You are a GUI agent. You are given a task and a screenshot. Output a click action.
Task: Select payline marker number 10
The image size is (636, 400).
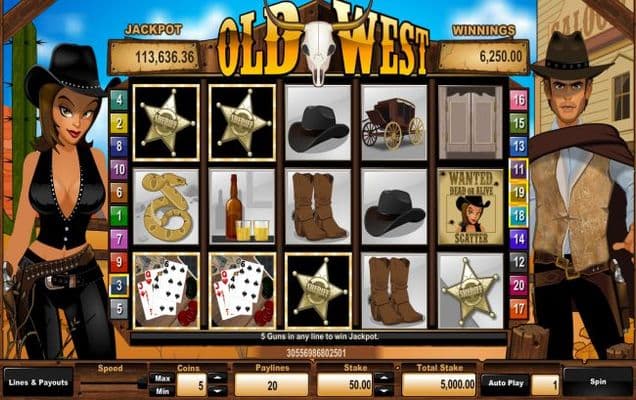pyautogui.click(x=118, y=169)
